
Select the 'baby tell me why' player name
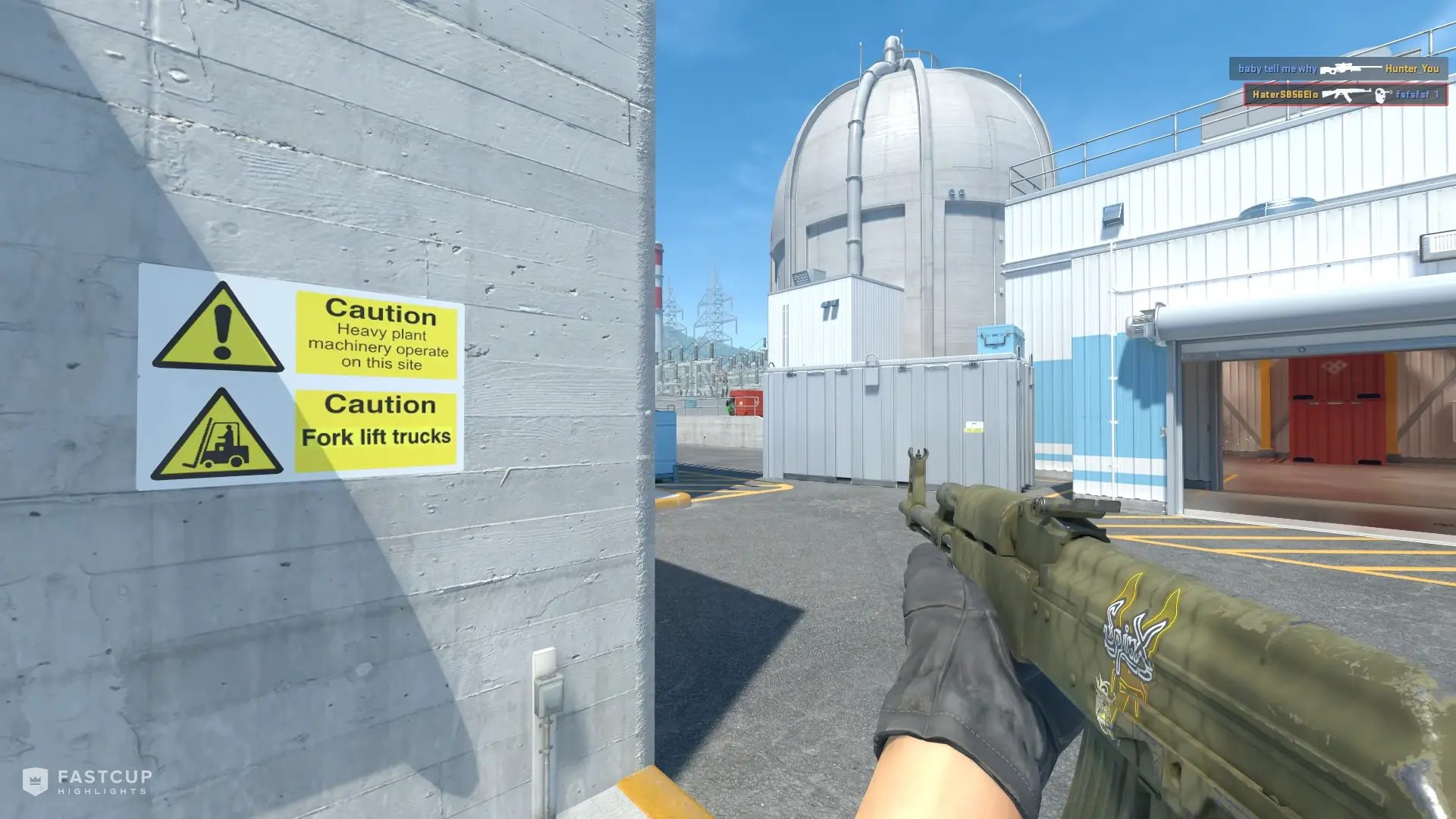click(x=1276, y=69)
